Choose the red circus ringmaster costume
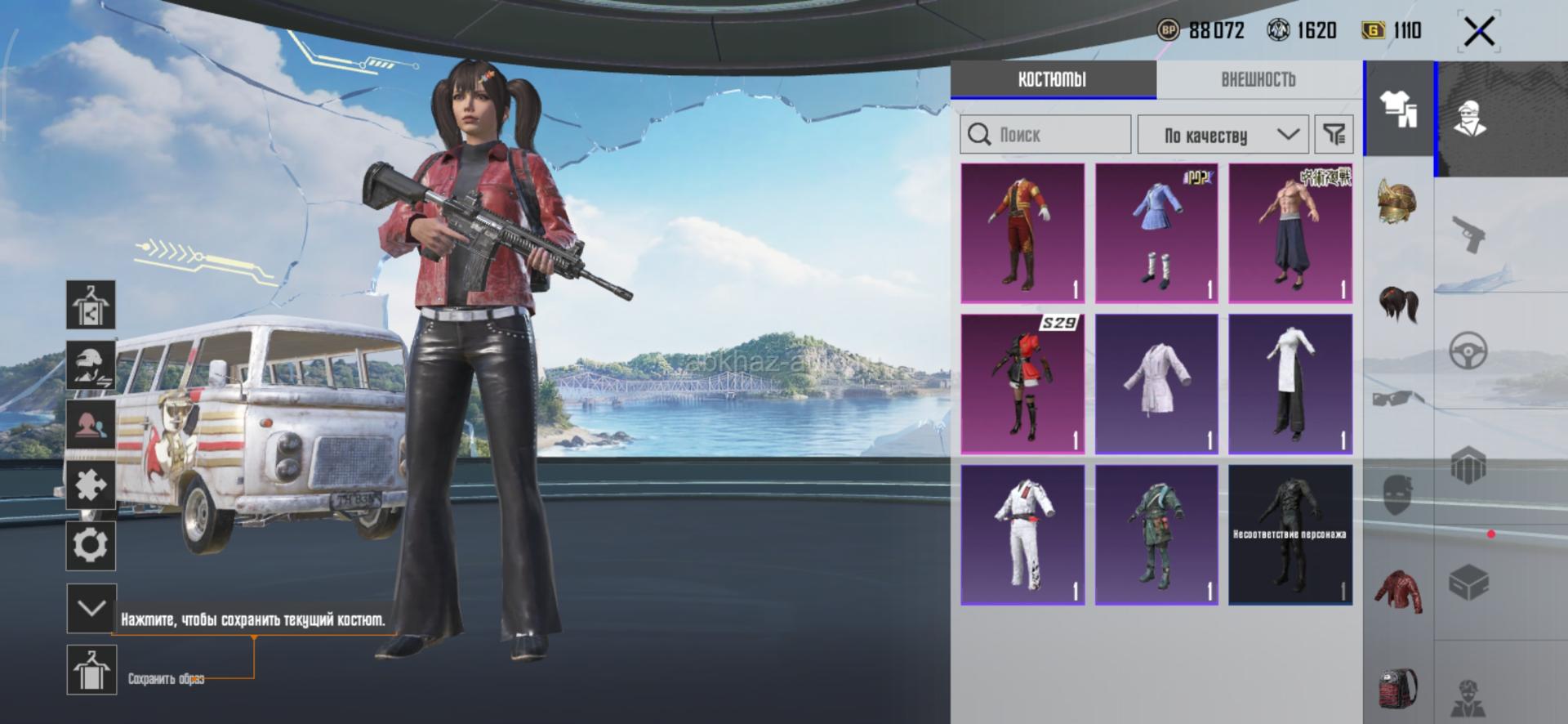Screen dimensions: 1568x724 click(1022, 233)
